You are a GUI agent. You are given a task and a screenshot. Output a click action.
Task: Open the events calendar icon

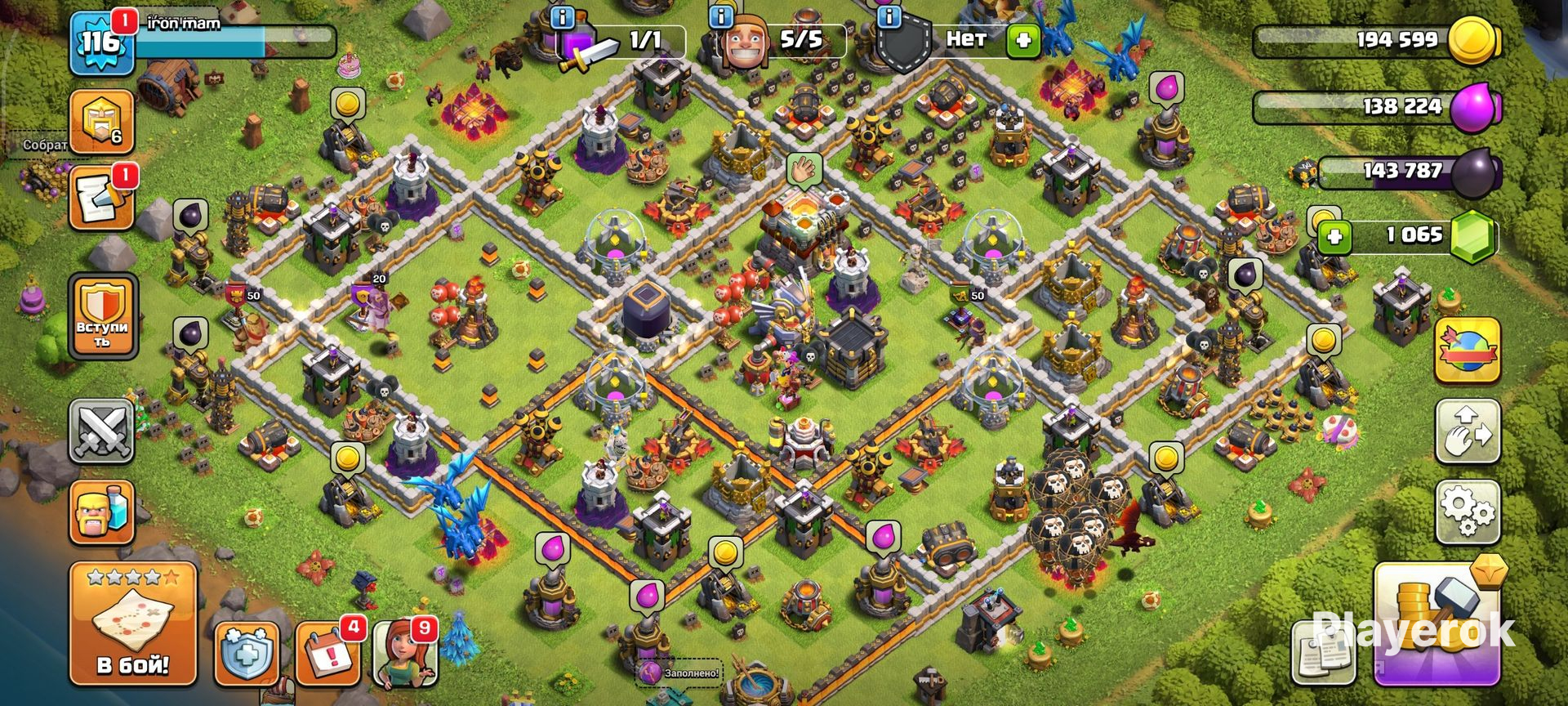[x=327, y=654]
